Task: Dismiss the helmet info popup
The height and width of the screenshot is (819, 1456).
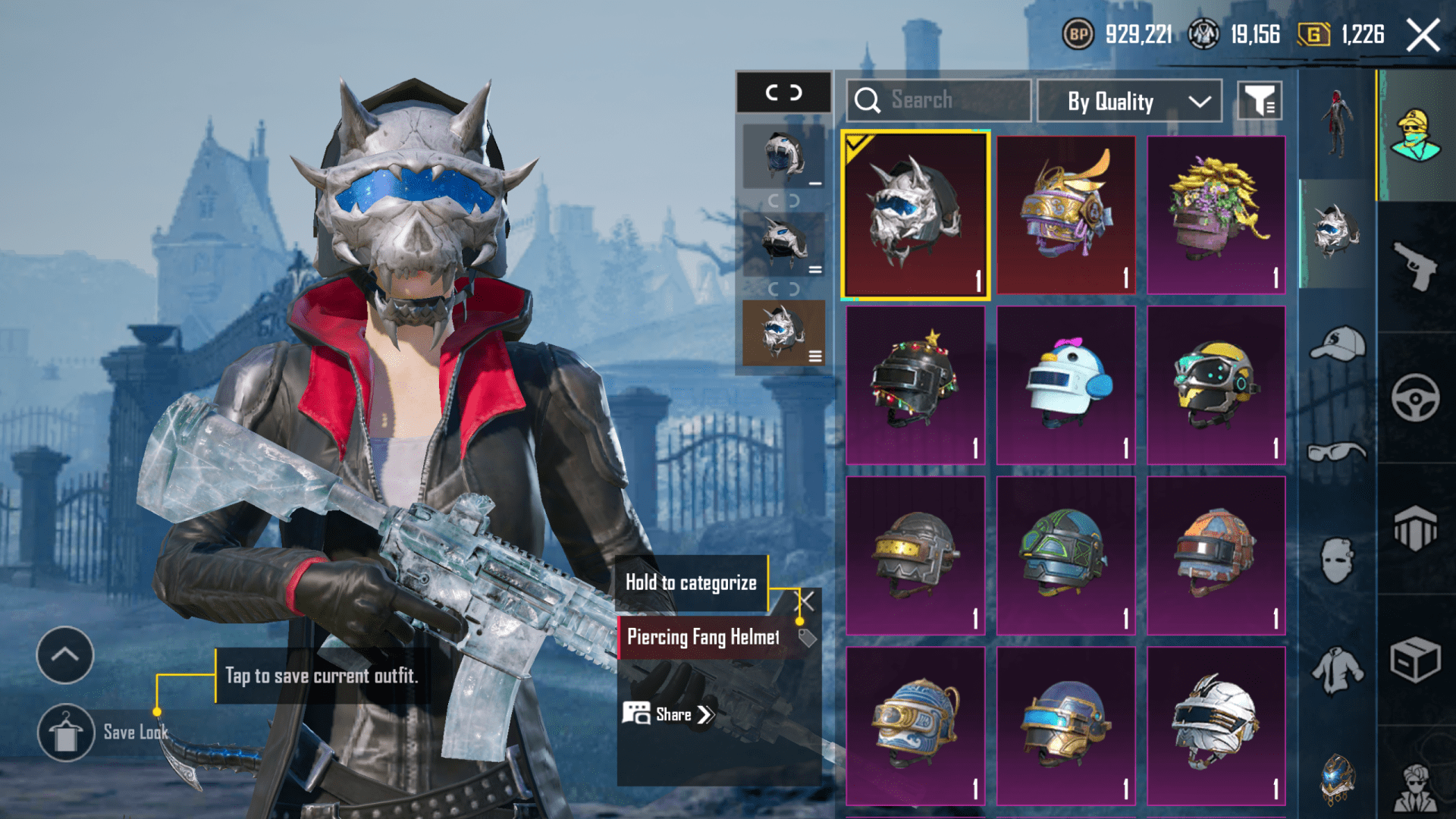Action: (805, 602)
